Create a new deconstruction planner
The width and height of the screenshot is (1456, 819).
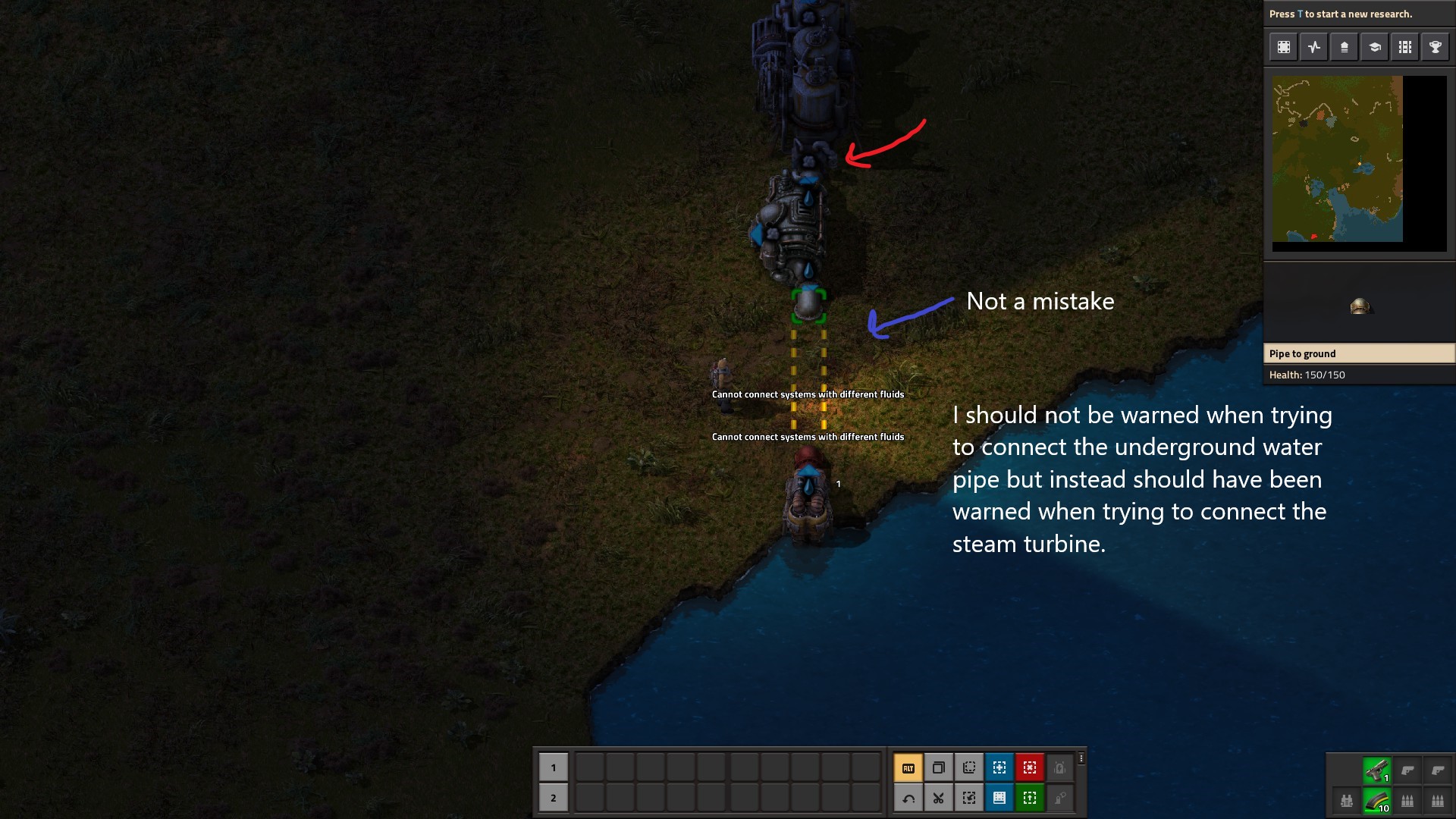point(1030,767)
